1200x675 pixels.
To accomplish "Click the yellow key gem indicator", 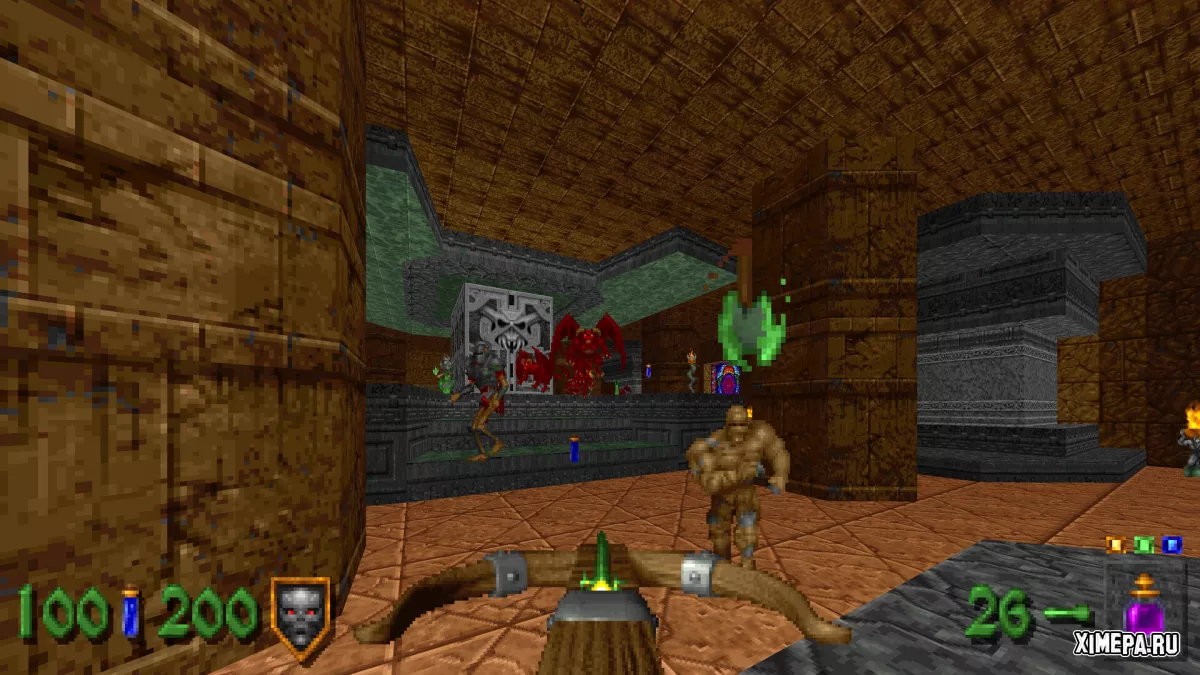I will [1115, 545].
